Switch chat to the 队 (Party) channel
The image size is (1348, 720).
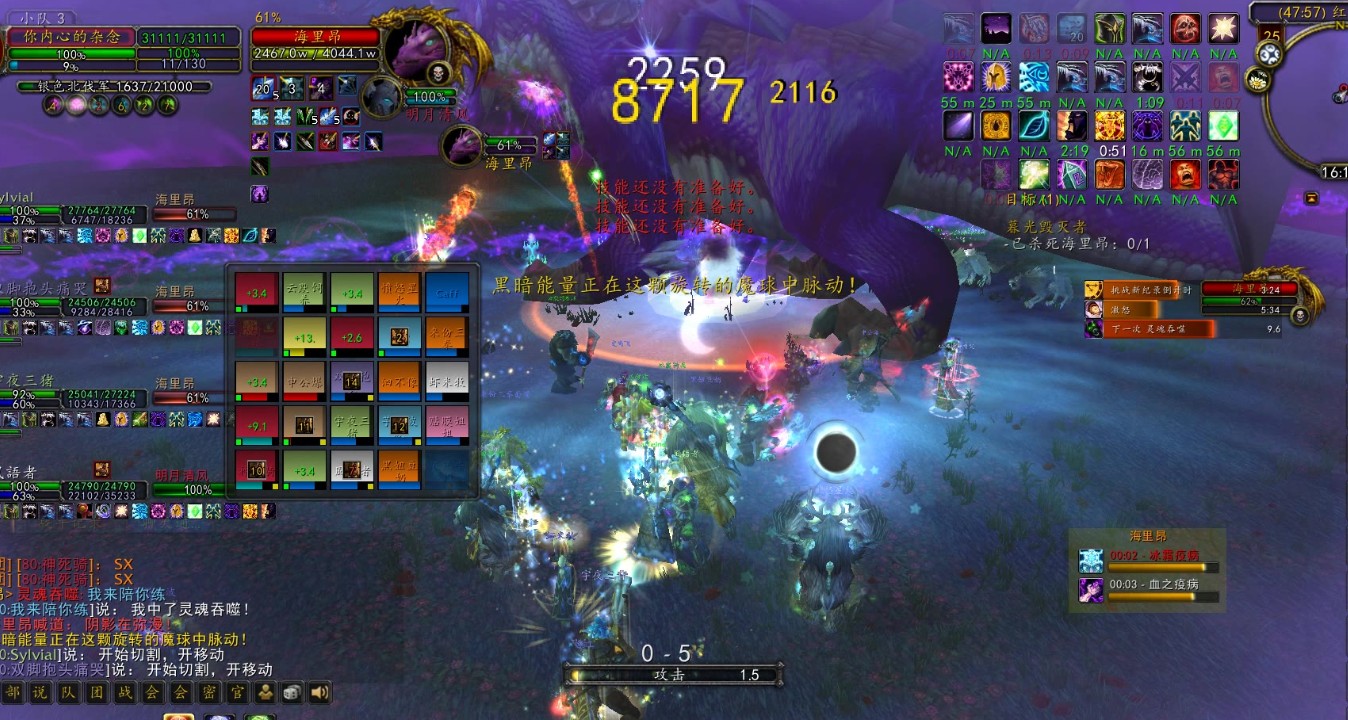68,692
